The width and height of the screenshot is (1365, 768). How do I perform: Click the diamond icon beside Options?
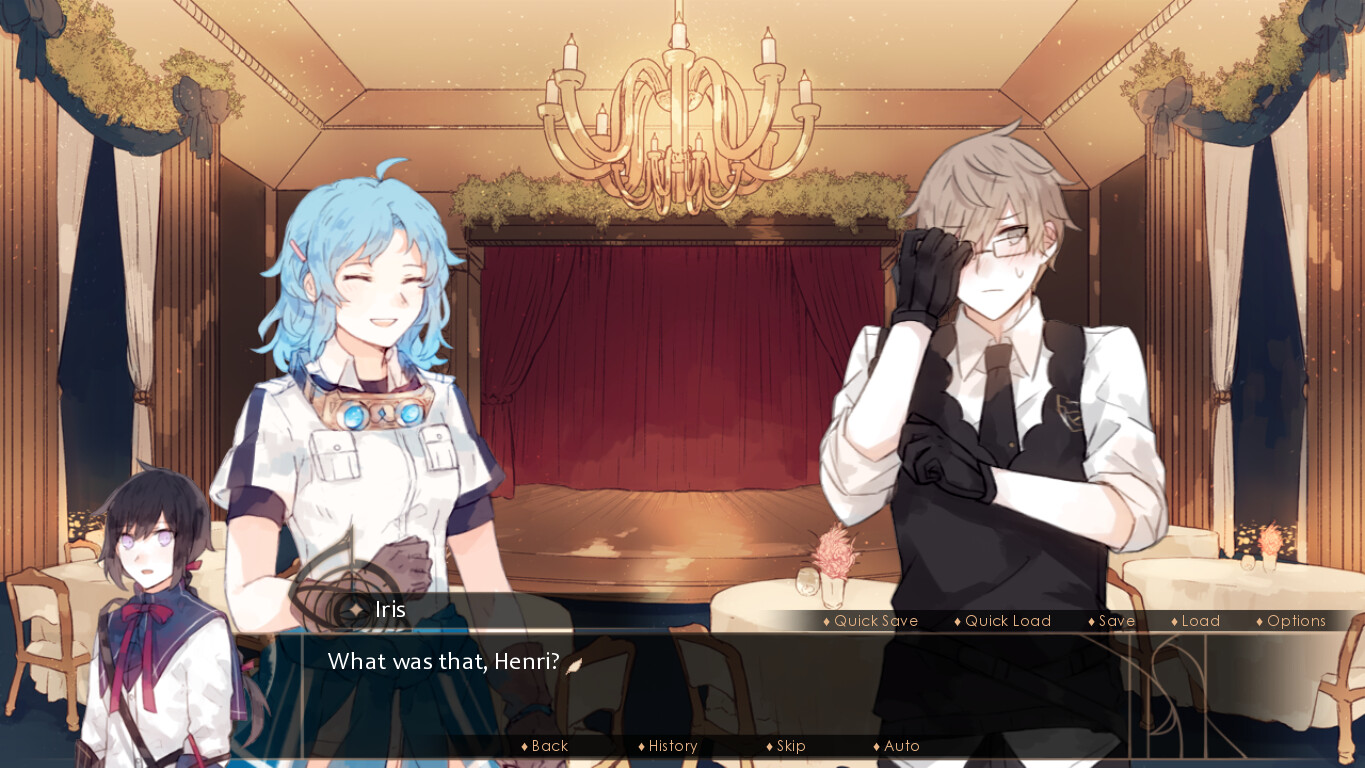tap(1259, 621)
